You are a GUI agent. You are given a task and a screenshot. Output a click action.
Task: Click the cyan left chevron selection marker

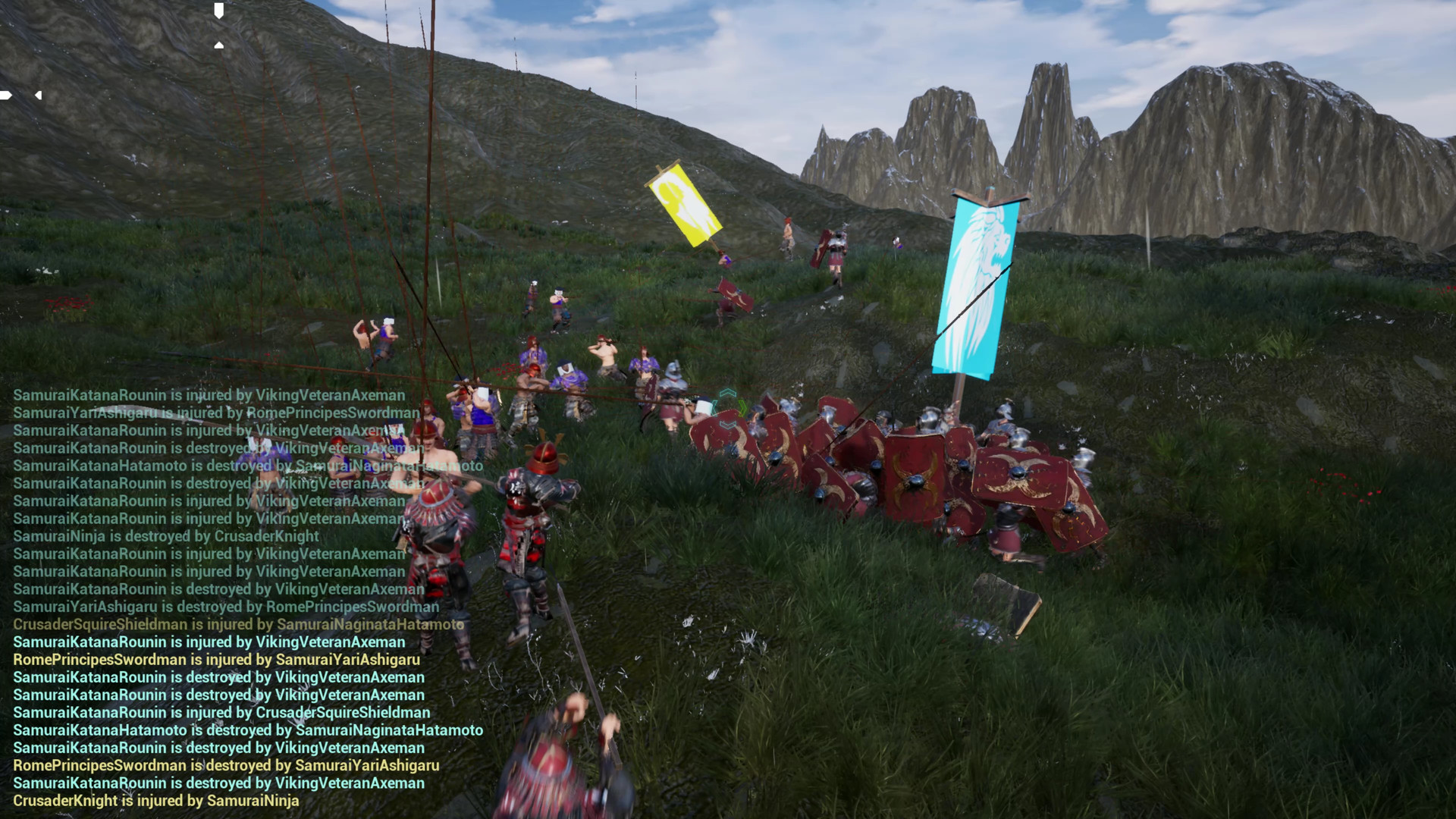[715, 407]
